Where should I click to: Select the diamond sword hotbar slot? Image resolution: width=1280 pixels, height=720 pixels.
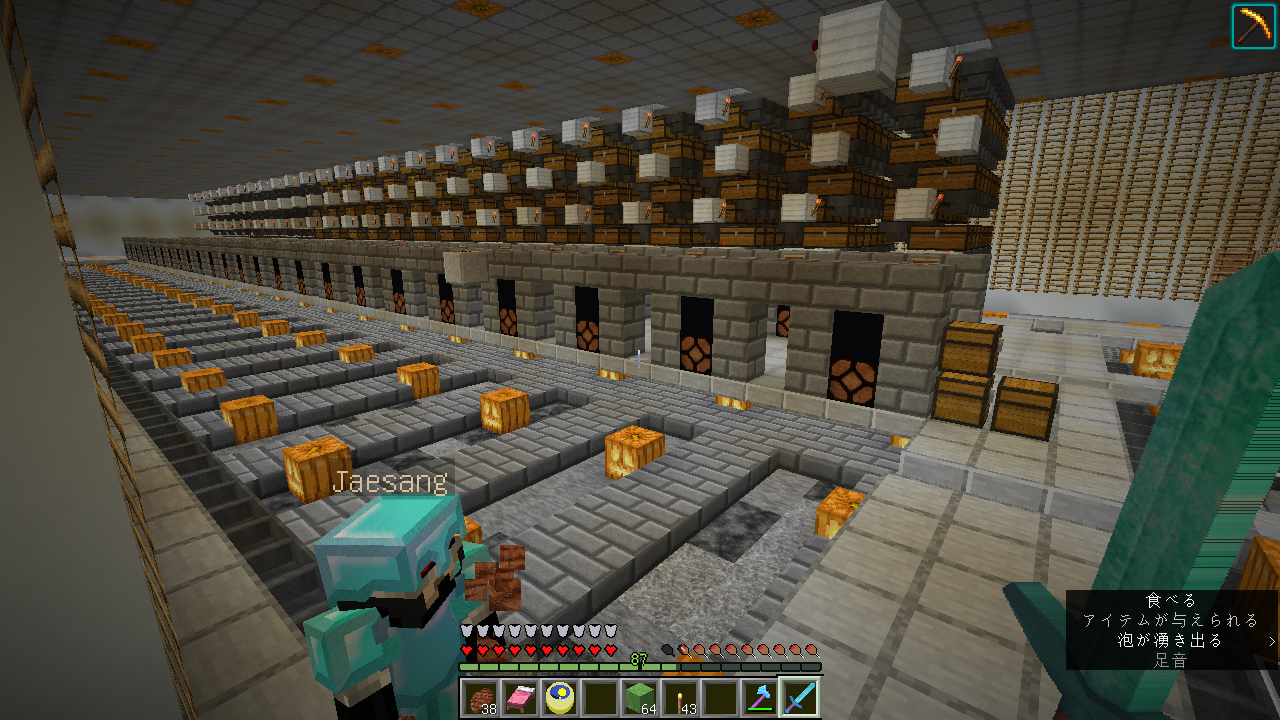pyautogui.click(x=800, y=697)
